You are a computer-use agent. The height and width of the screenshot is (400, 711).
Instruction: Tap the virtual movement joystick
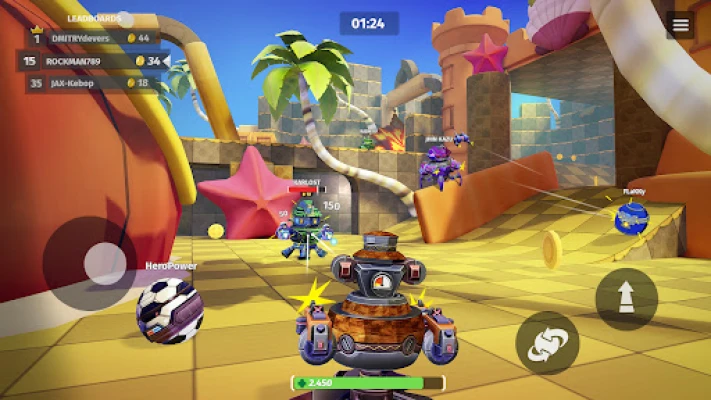(x=104, y=263)
